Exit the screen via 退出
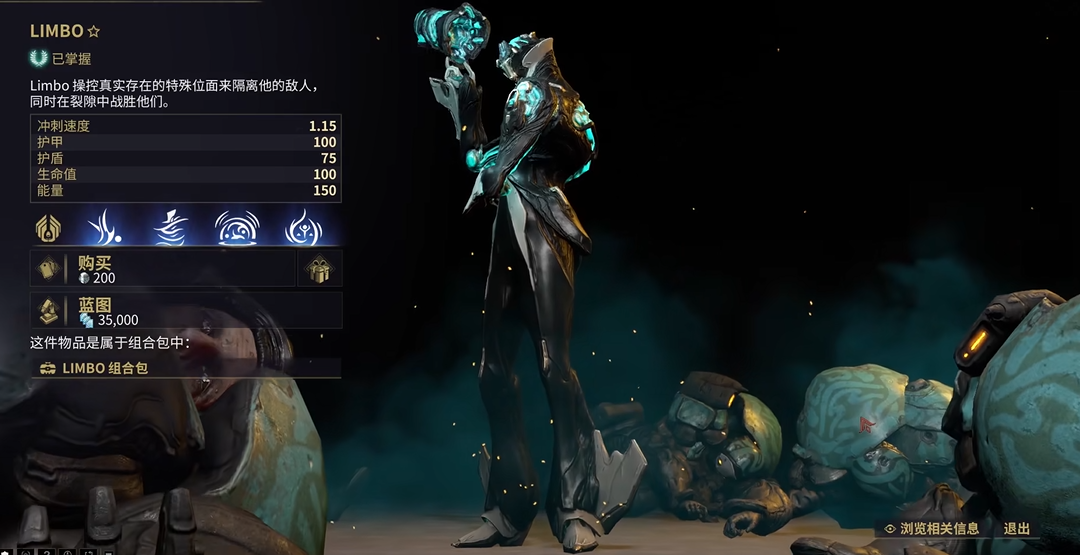Image resolution: width=1080 pixels, height=555 pixels. point(1016,529)
